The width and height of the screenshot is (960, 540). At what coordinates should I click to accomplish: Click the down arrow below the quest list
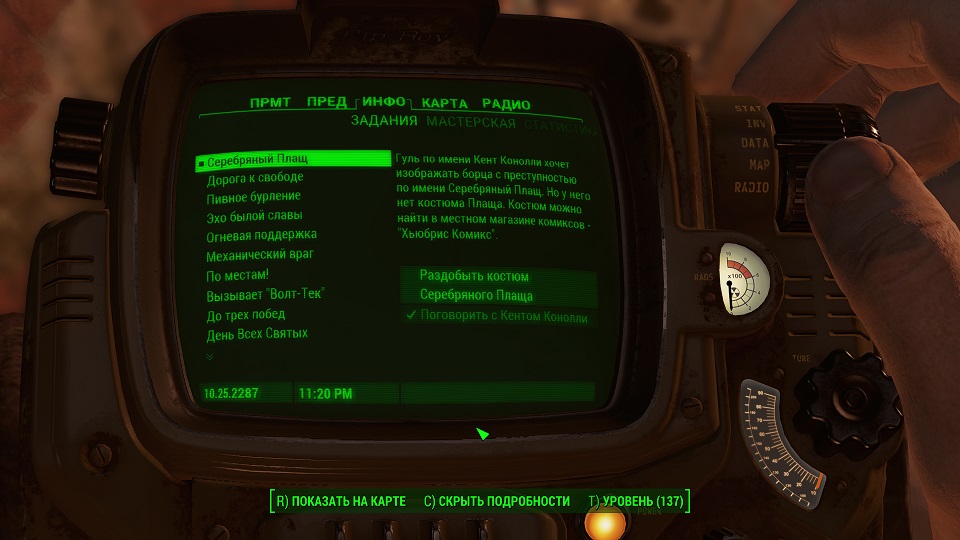coord(210,356)
